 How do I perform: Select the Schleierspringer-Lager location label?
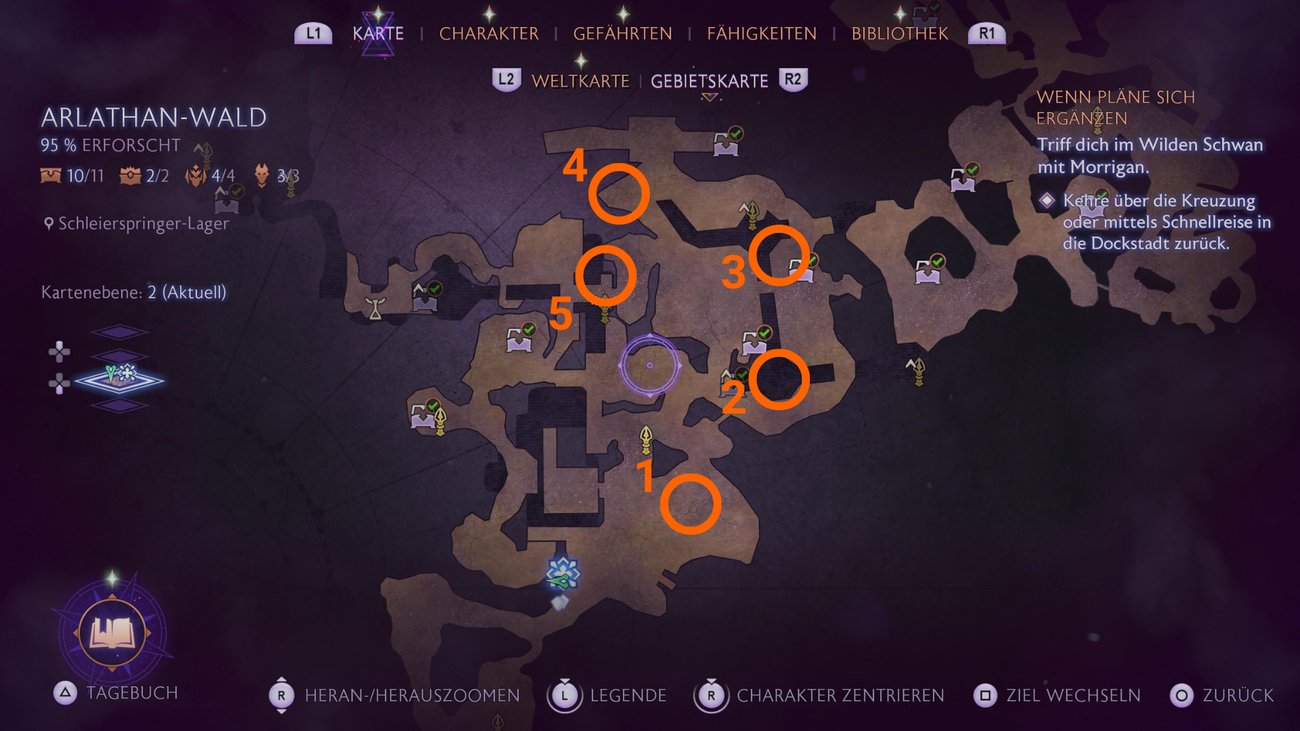point(143,224)
